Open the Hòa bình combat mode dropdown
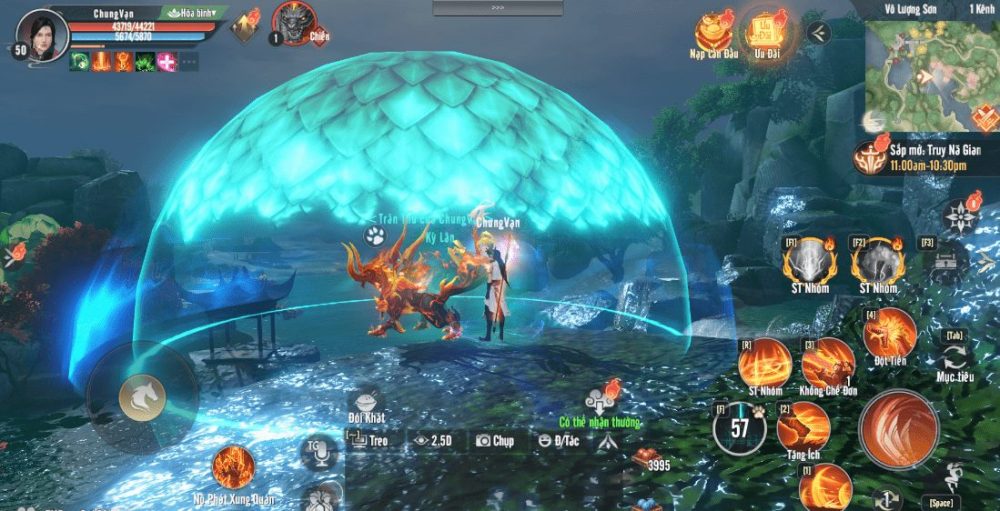Image resolution: width=1000 pixels, height=511 pixels. (x=197, y=13)
